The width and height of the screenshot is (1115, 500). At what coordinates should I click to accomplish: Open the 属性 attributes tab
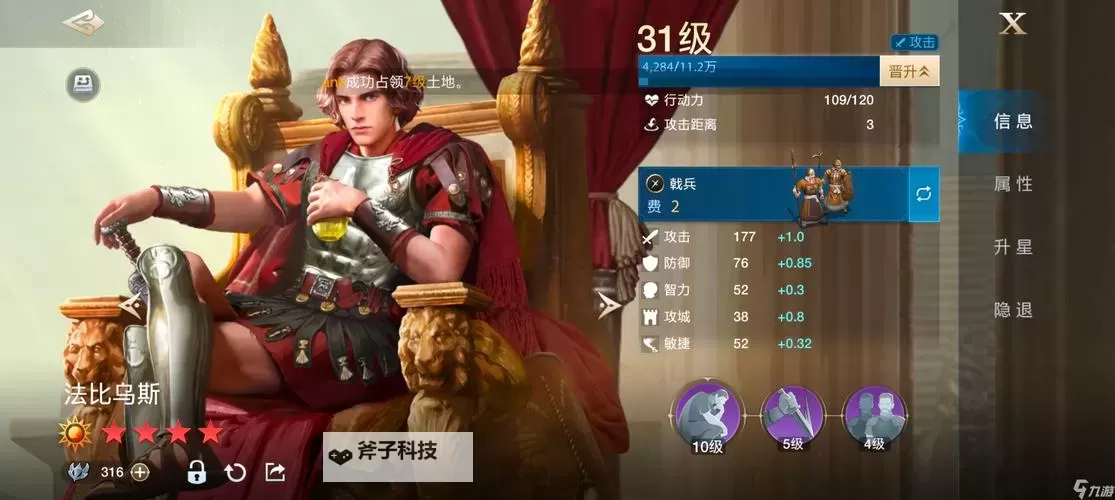1012,184
